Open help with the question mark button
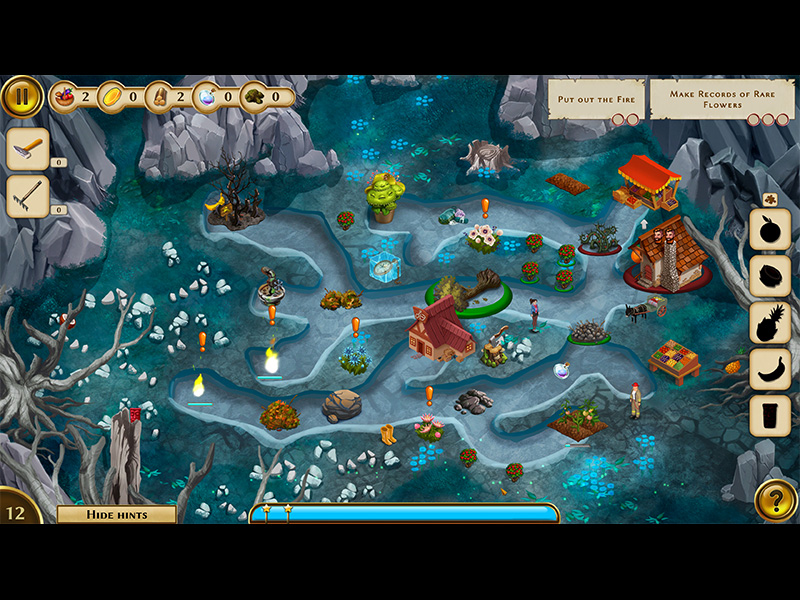 (775, 500)
